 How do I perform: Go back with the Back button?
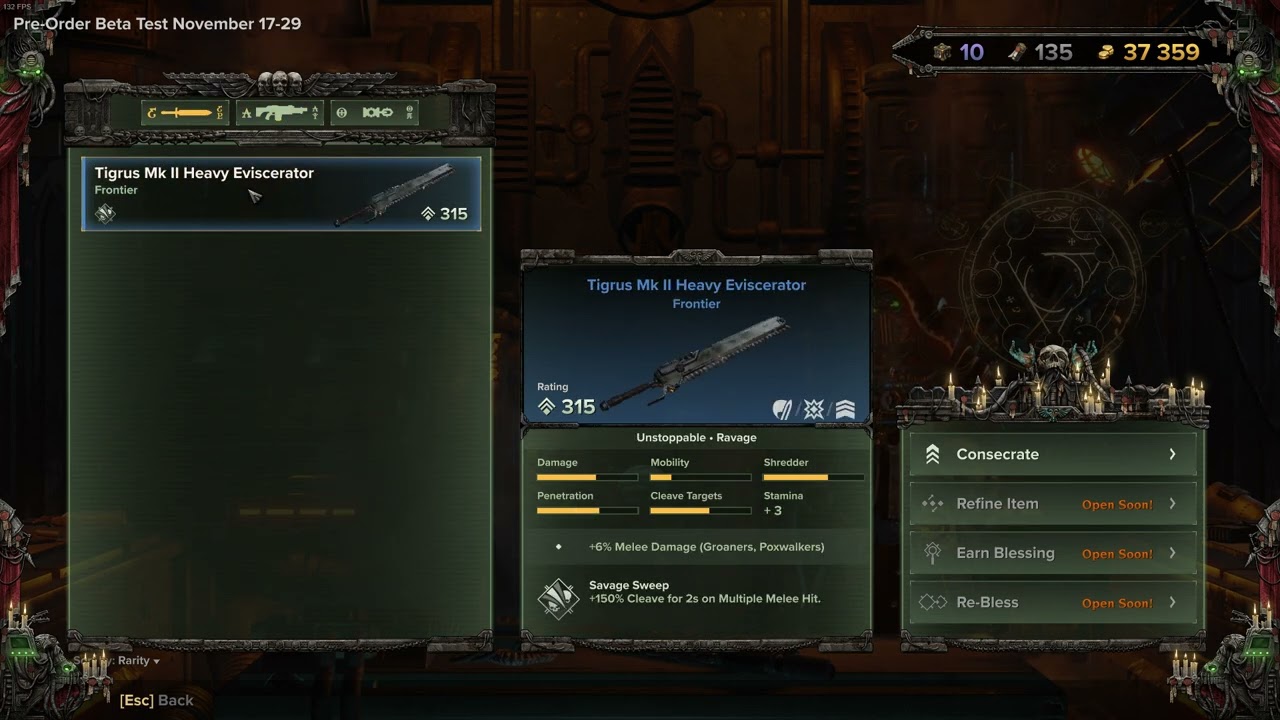(x=157, y=700)
